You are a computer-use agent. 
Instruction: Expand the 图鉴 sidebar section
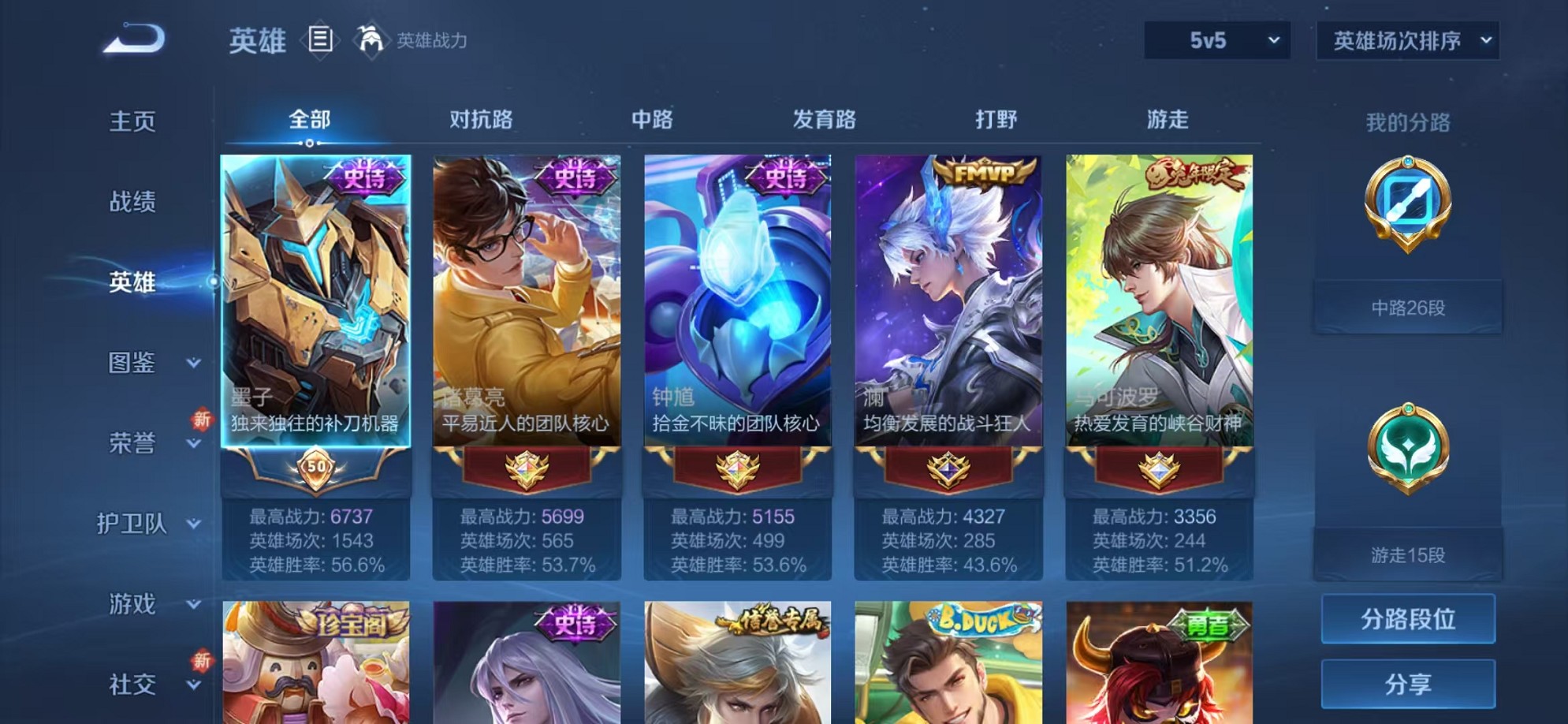point(155,364)
